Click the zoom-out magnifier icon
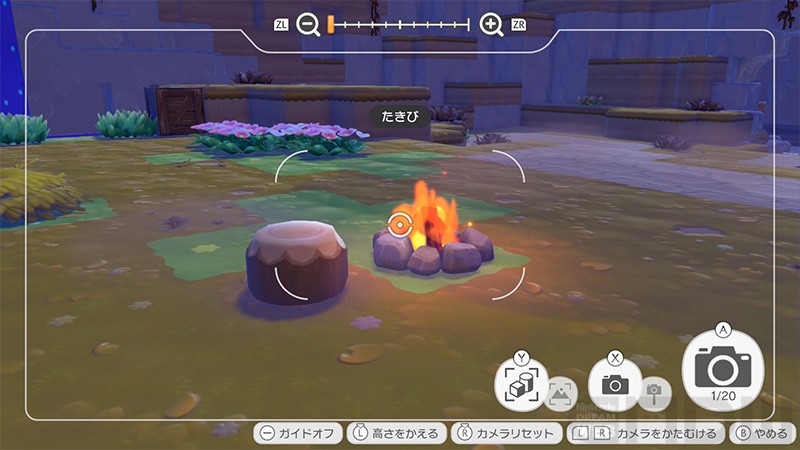The image size is (800, 450). [x=308, y=25]
